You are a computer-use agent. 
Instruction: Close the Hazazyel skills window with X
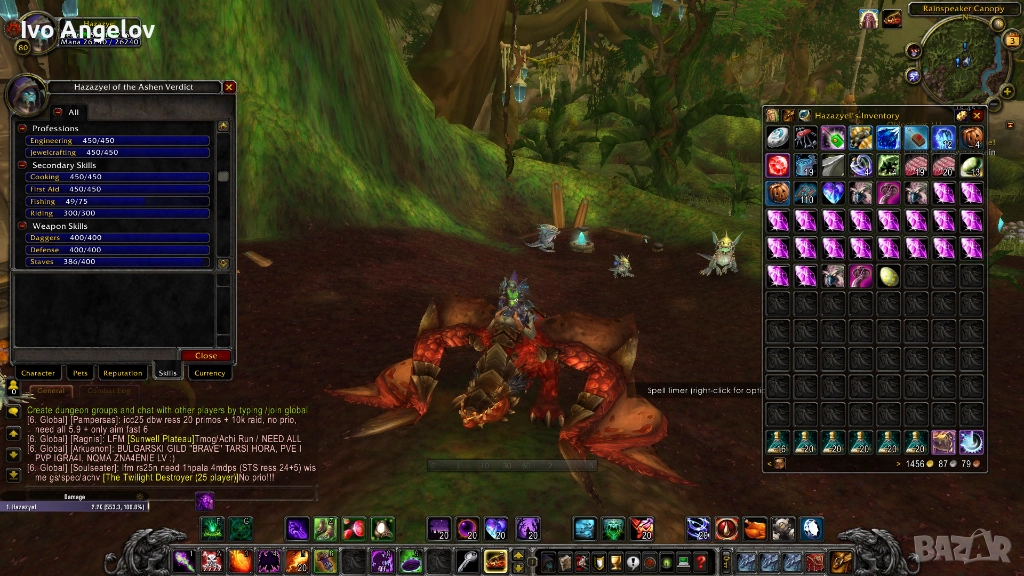[x=229, y=87]
